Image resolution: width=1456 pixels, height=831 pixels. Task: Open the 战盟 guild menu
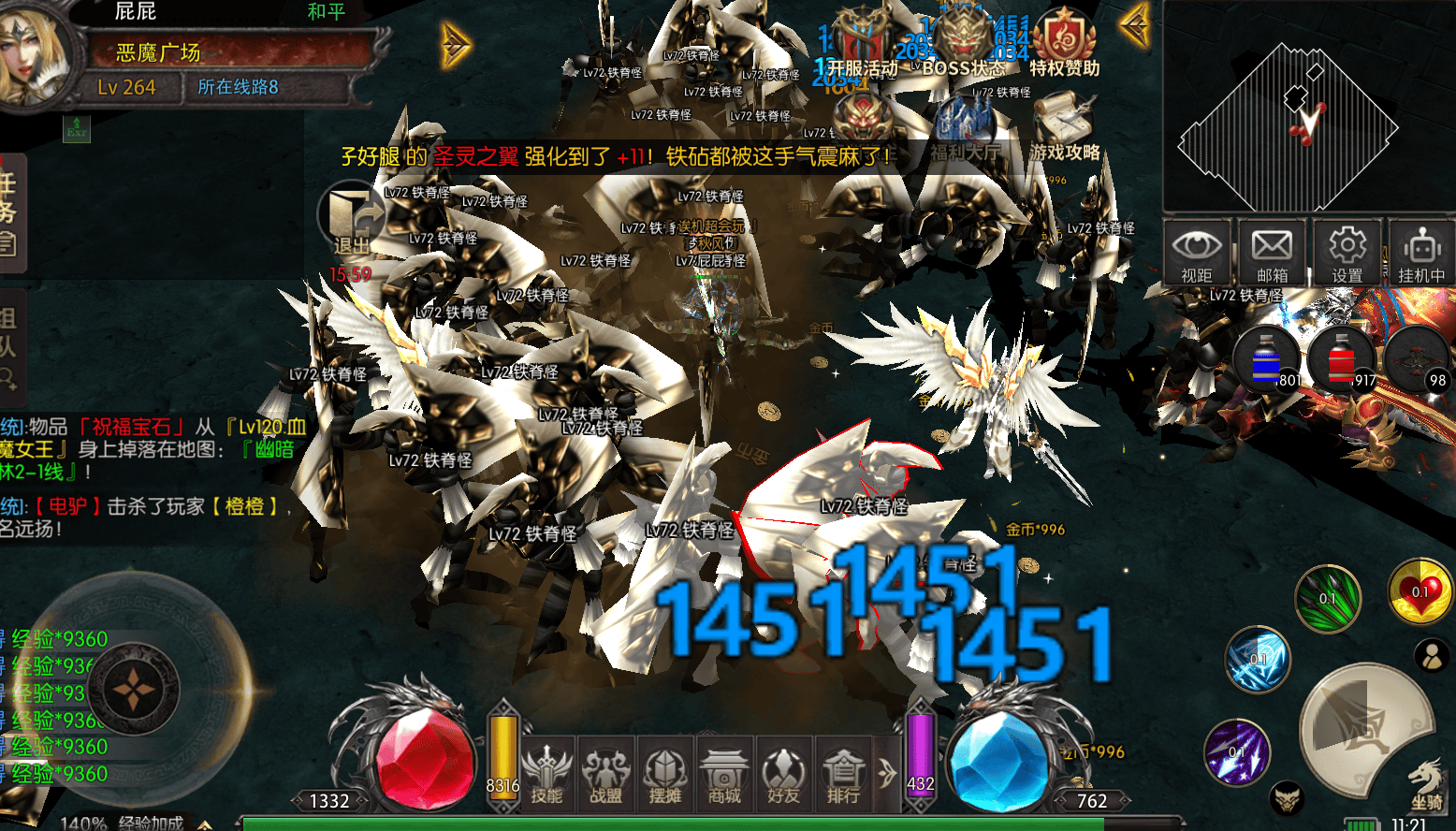[606, 775]
